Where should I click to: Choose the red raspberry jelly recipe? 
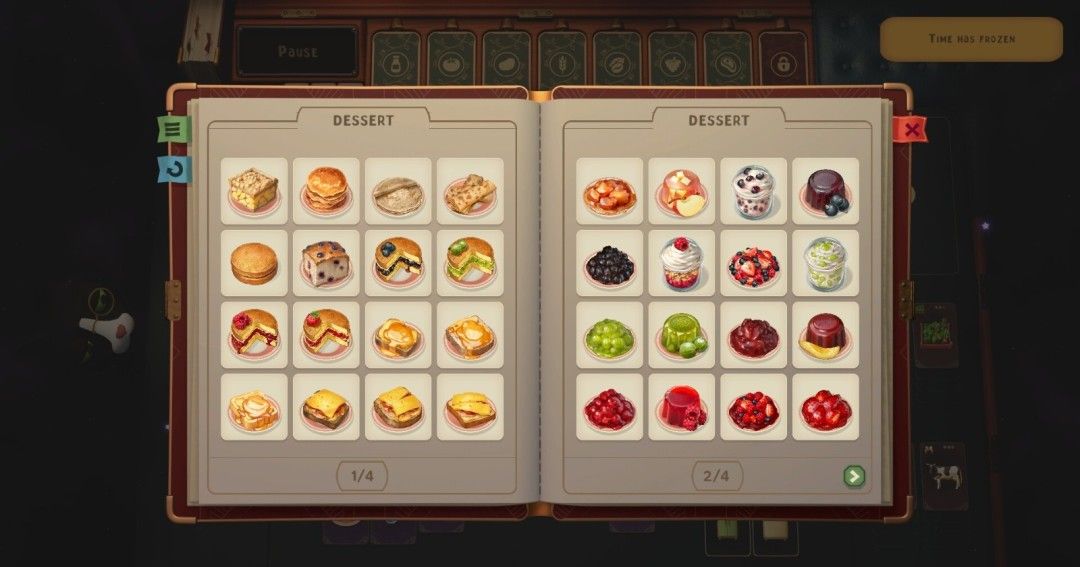tap(681, 407)
